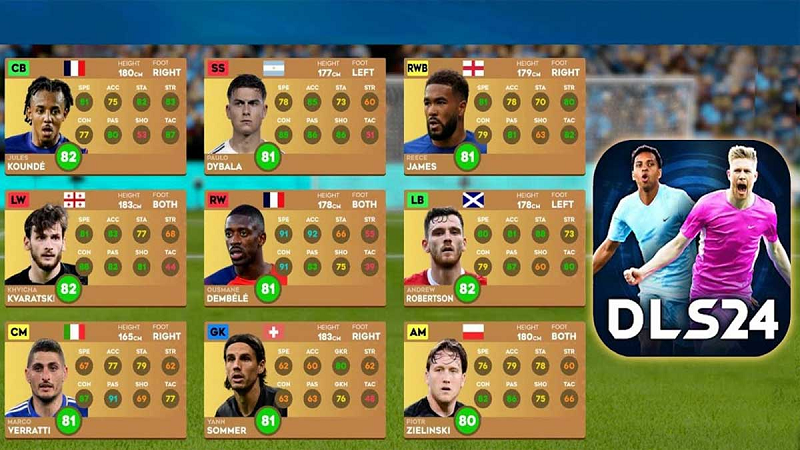Open Khvicha Kvaratskhelia's player card

pos(95,247)
